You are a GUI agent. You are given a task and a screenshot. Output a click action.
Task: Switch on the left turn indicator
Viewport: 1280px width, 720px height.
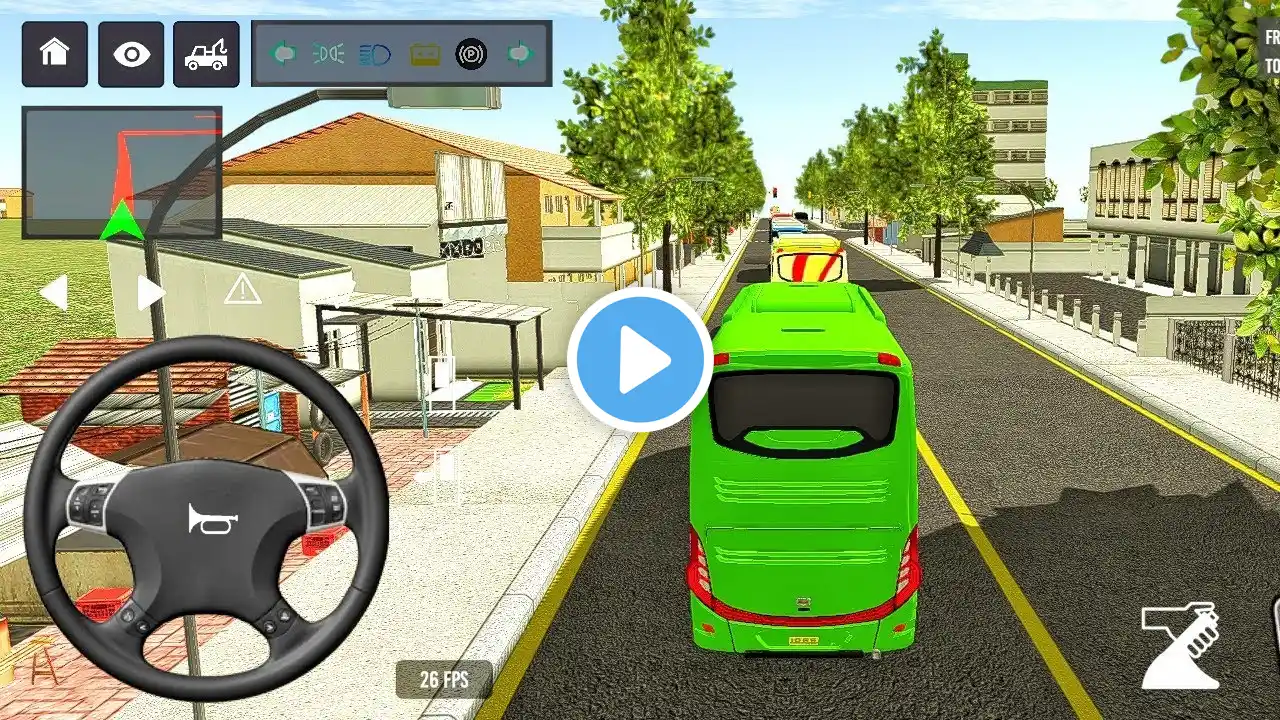coord(283,54)
